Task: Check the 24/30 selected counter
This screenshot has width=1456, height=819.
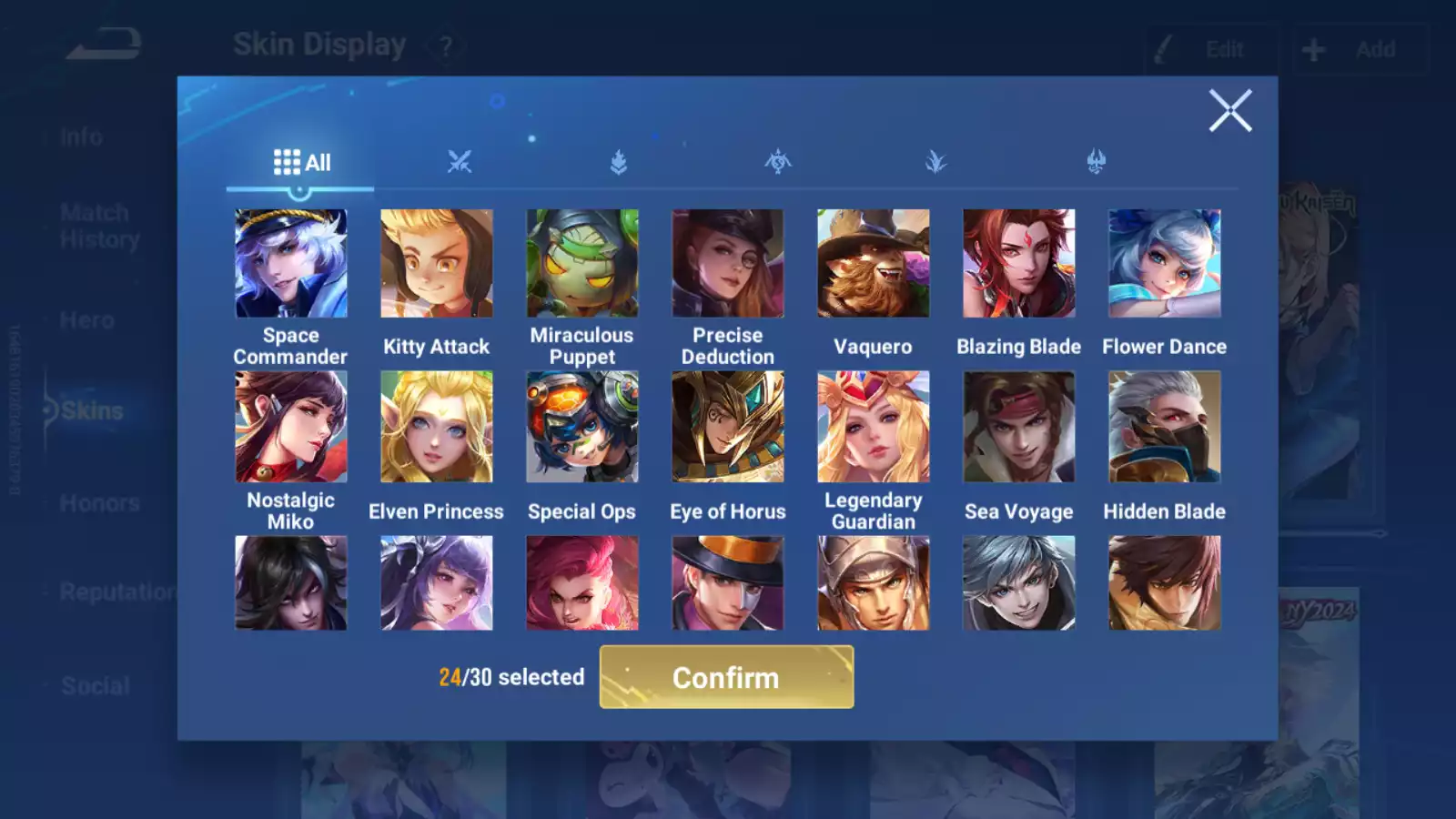Action: [511, 677]
